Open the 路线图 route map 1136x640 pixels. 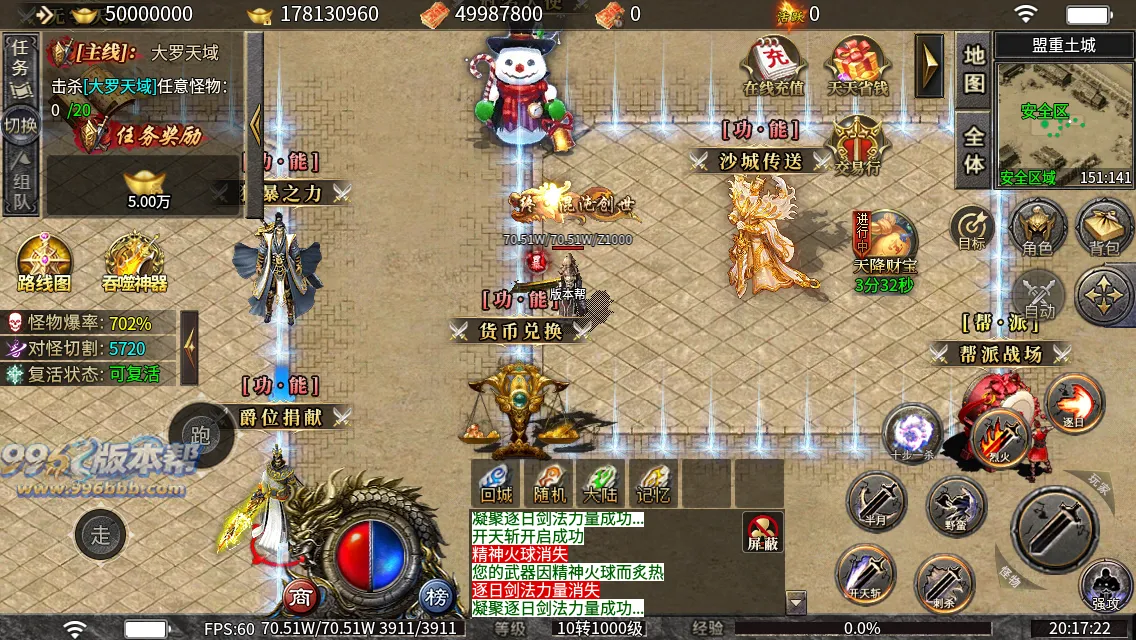point(45,264)
